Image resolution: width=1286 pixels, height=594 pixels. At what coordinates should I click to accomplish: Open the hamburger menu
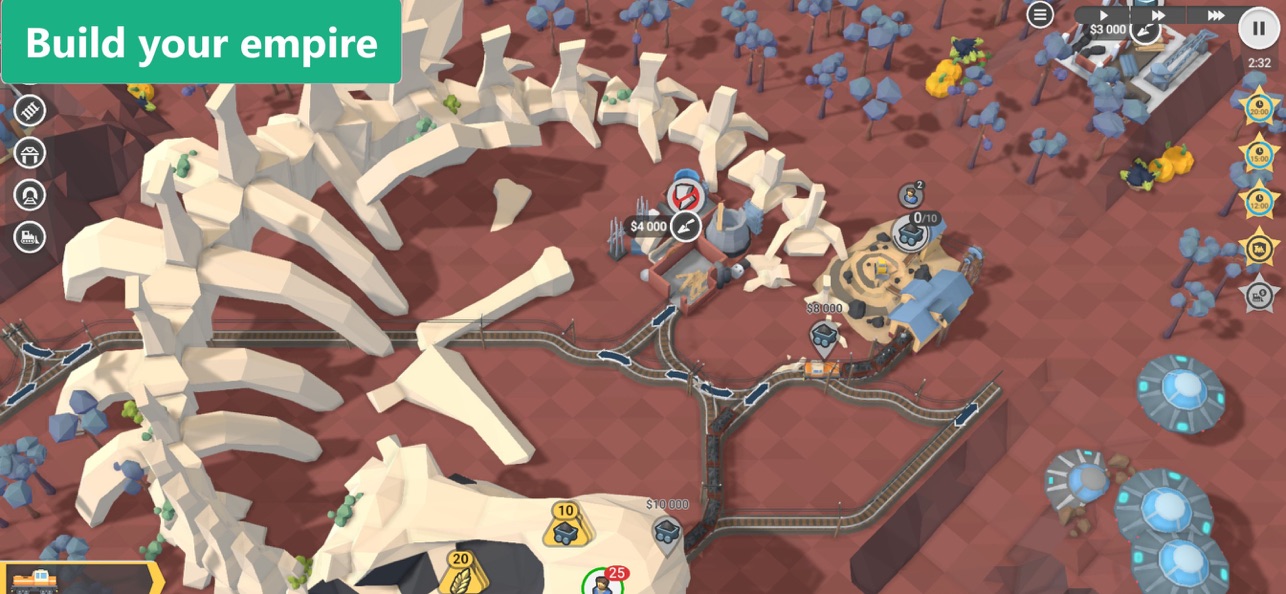1040,14
